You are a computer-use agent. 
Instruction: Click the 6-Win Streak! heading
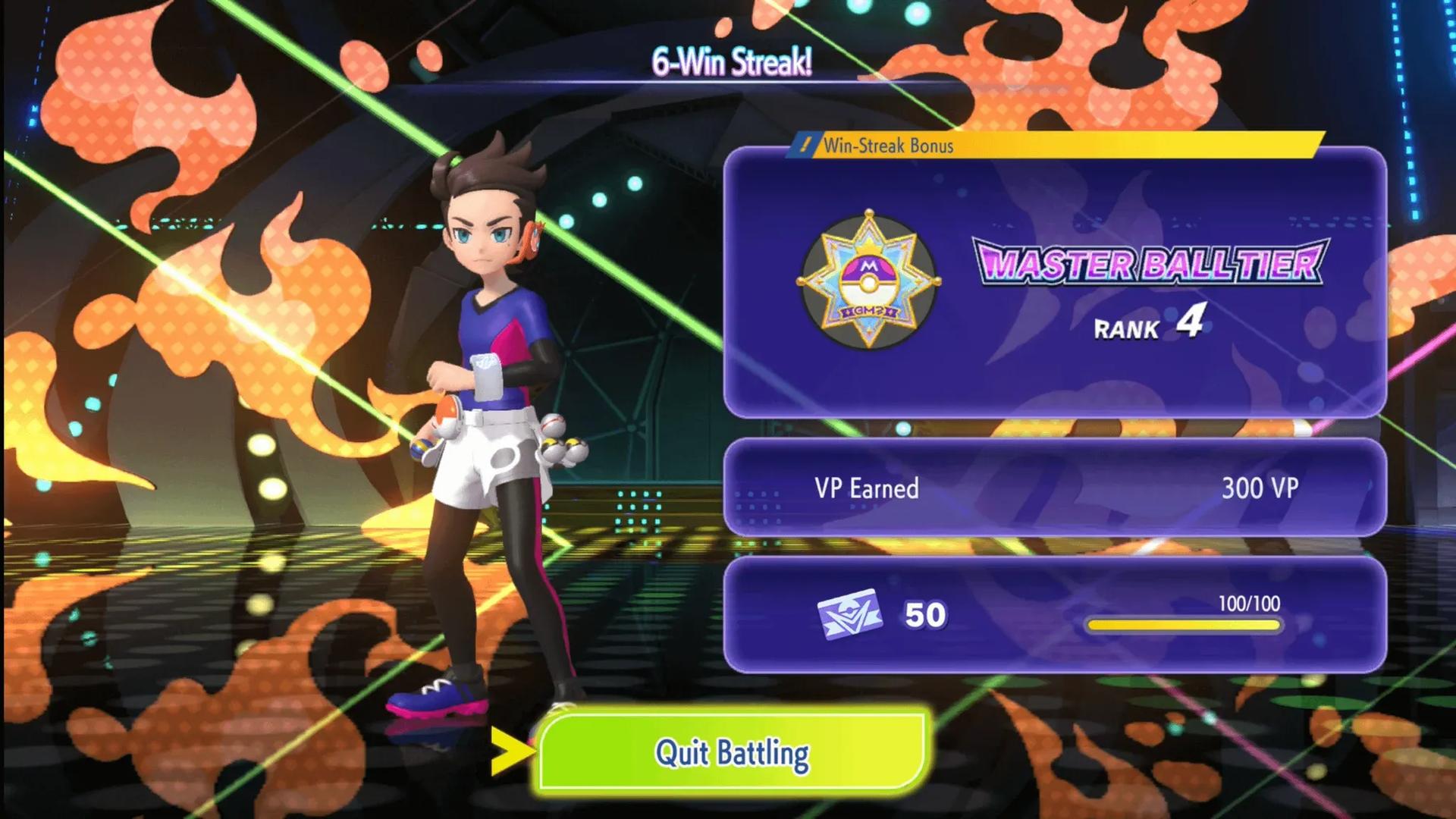click(732, 60)
